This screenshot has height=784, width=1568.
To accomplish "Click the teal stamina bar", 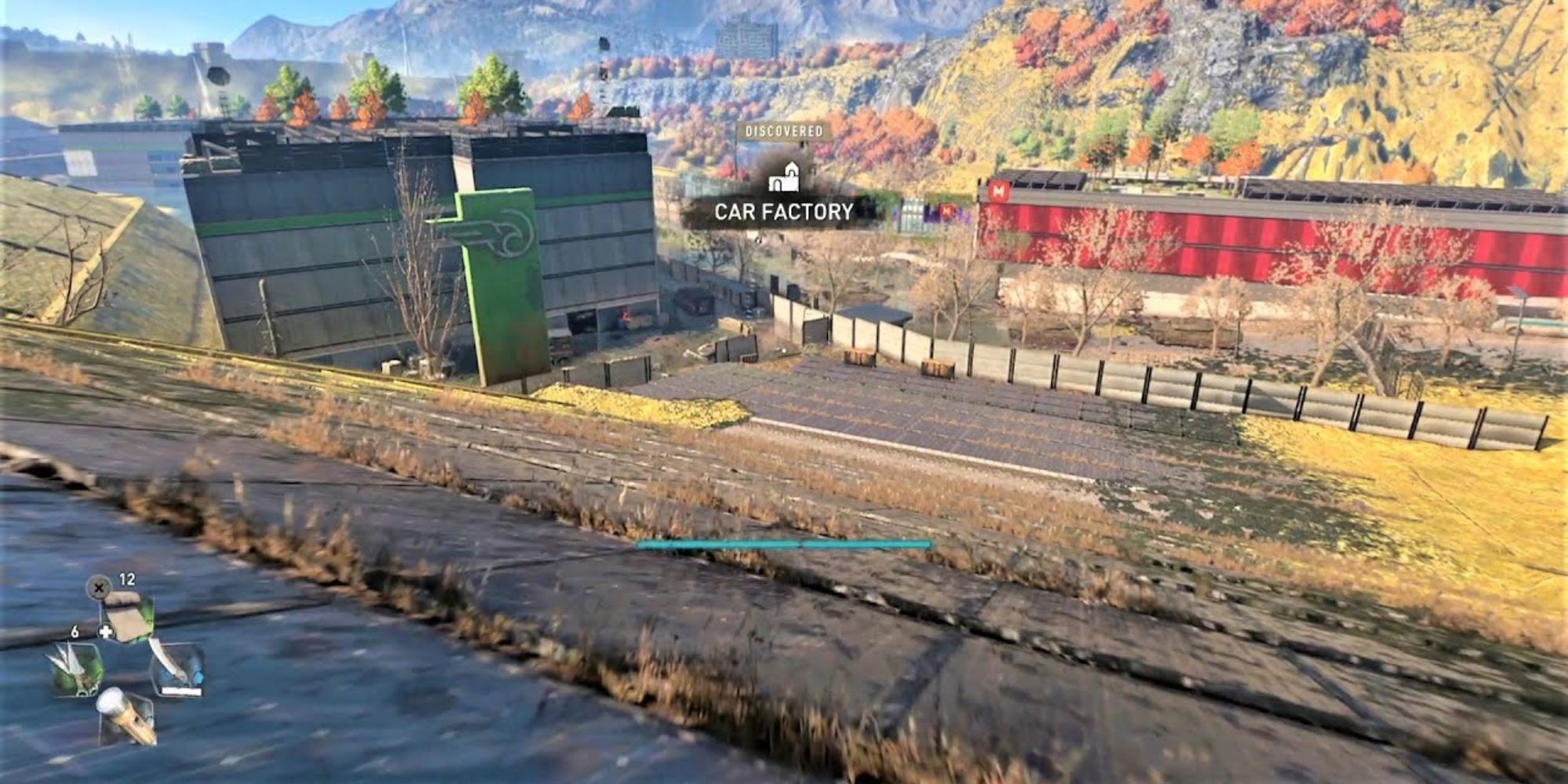I will (784, 543).
